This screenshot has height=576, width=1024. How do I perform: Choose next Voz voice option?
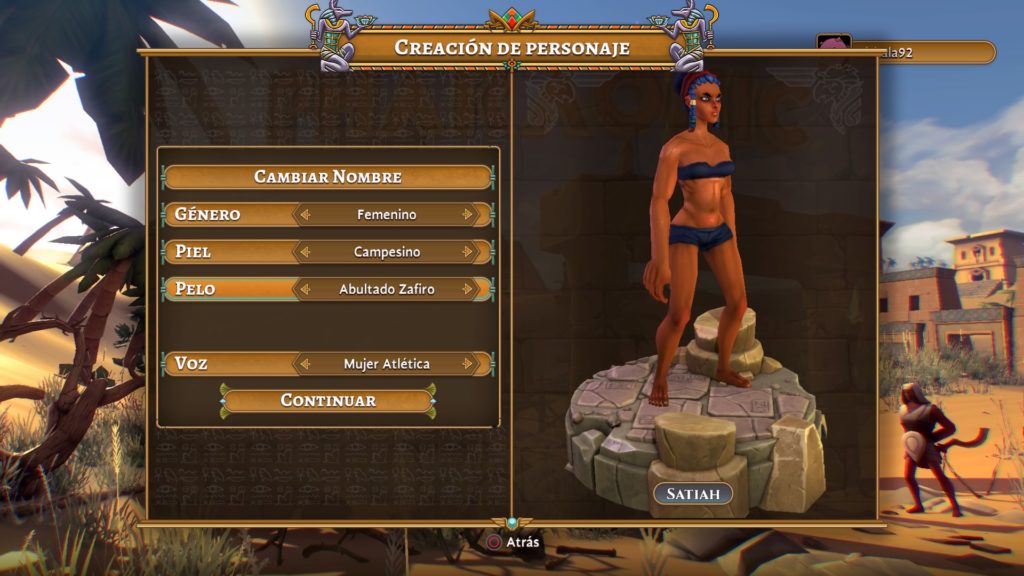[467, 364]
